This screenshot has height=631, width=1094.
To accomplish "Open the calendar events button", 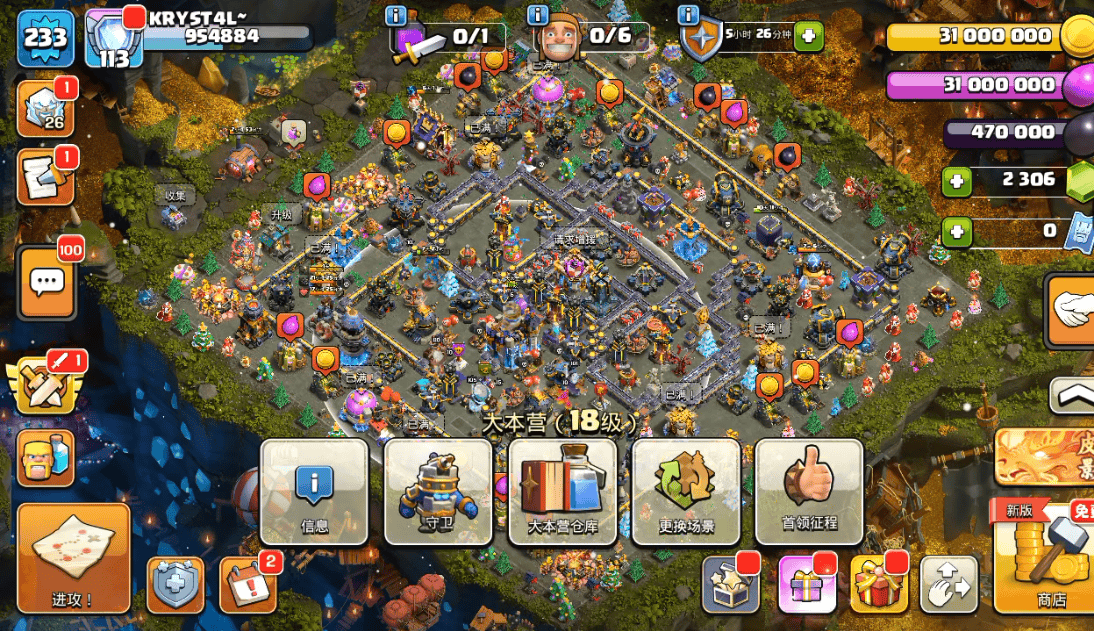I will click(247, 585).
